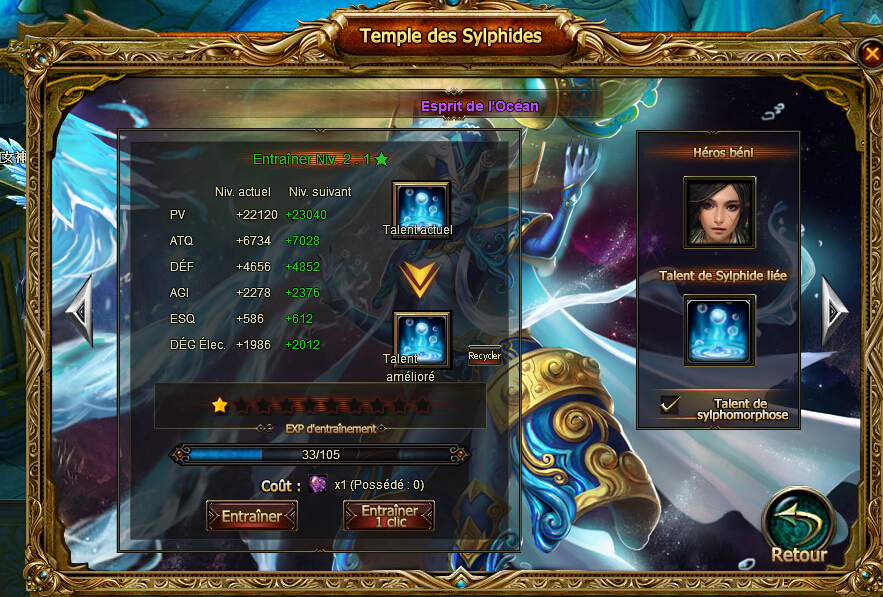Close the Temple des Sylphides window
883x597 pixels.
868,53
